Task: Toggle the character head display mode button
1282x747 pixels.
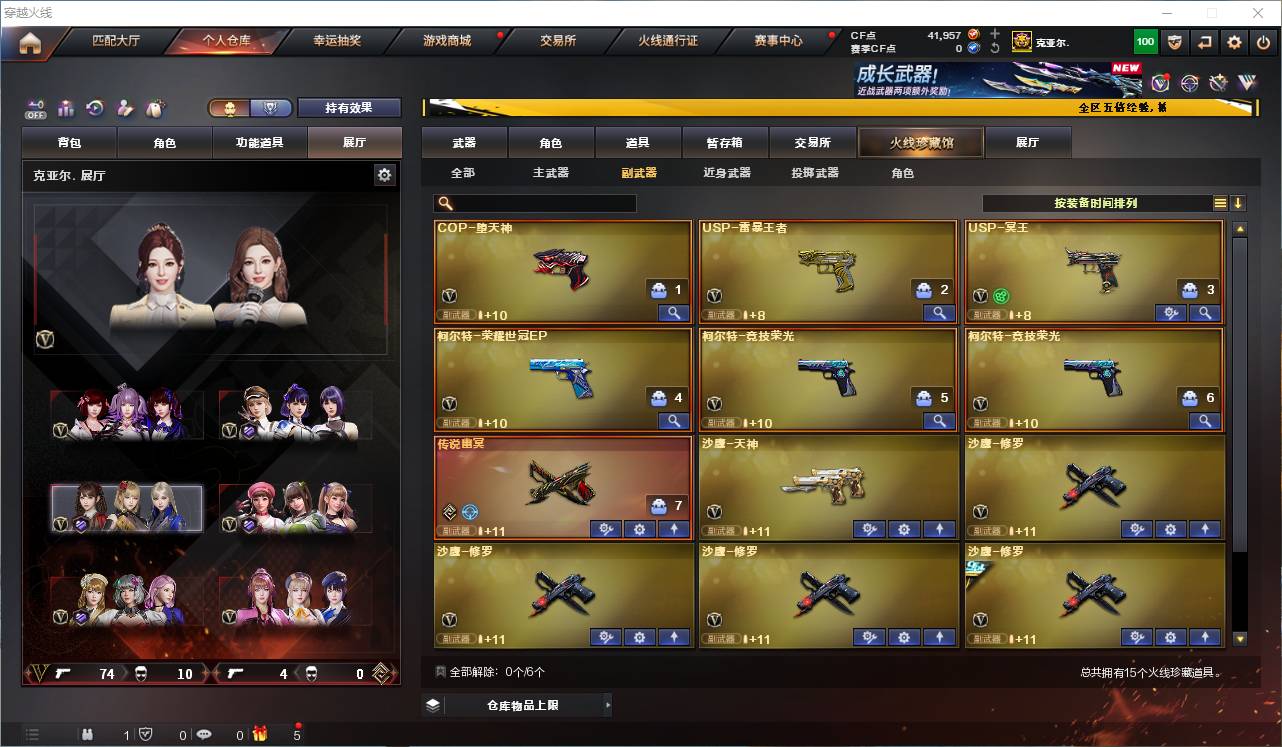Action: (x=230, y=106)
